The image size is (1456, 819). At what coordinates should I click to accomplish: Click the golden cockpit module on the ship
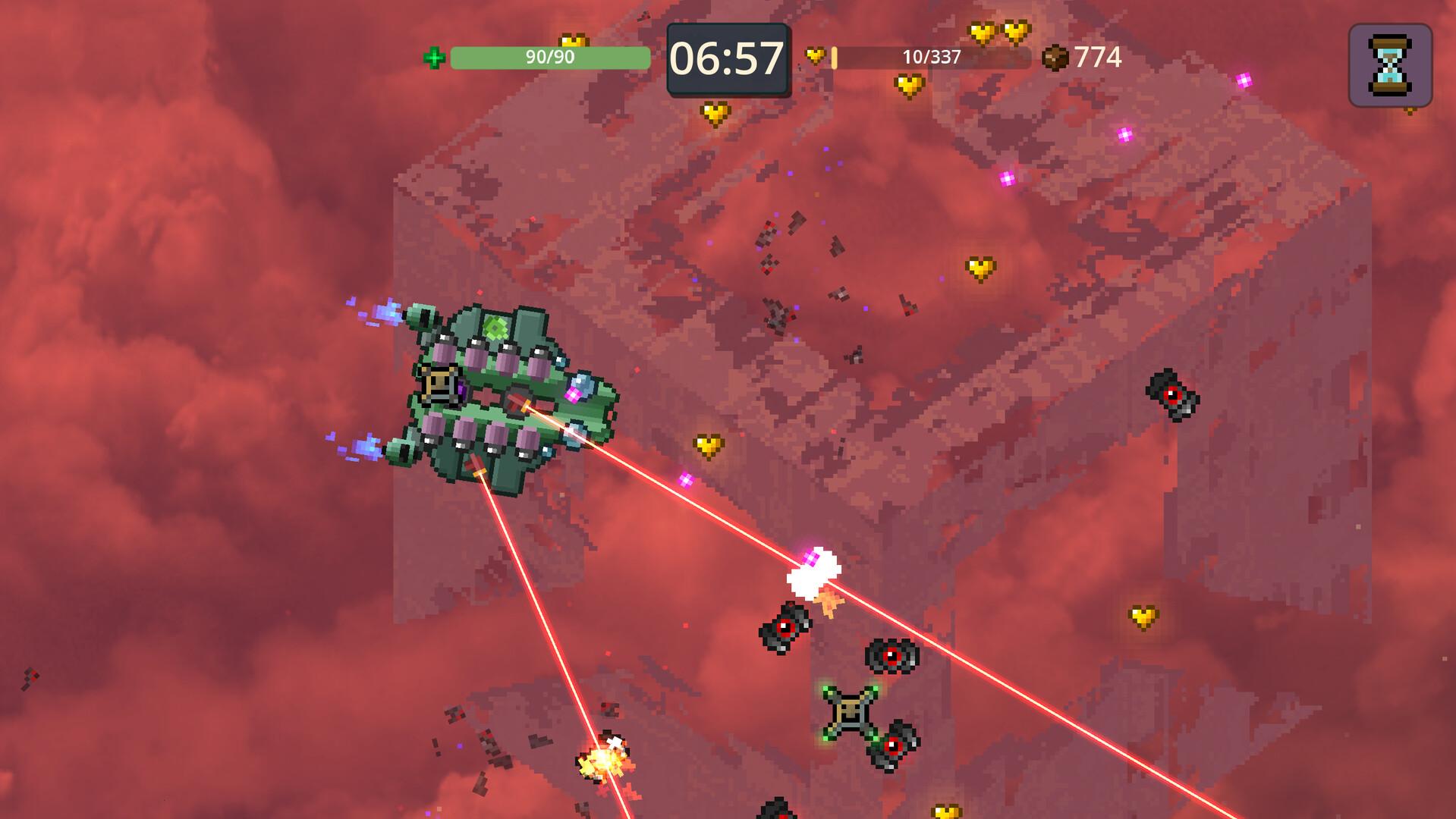coord(439,385)
